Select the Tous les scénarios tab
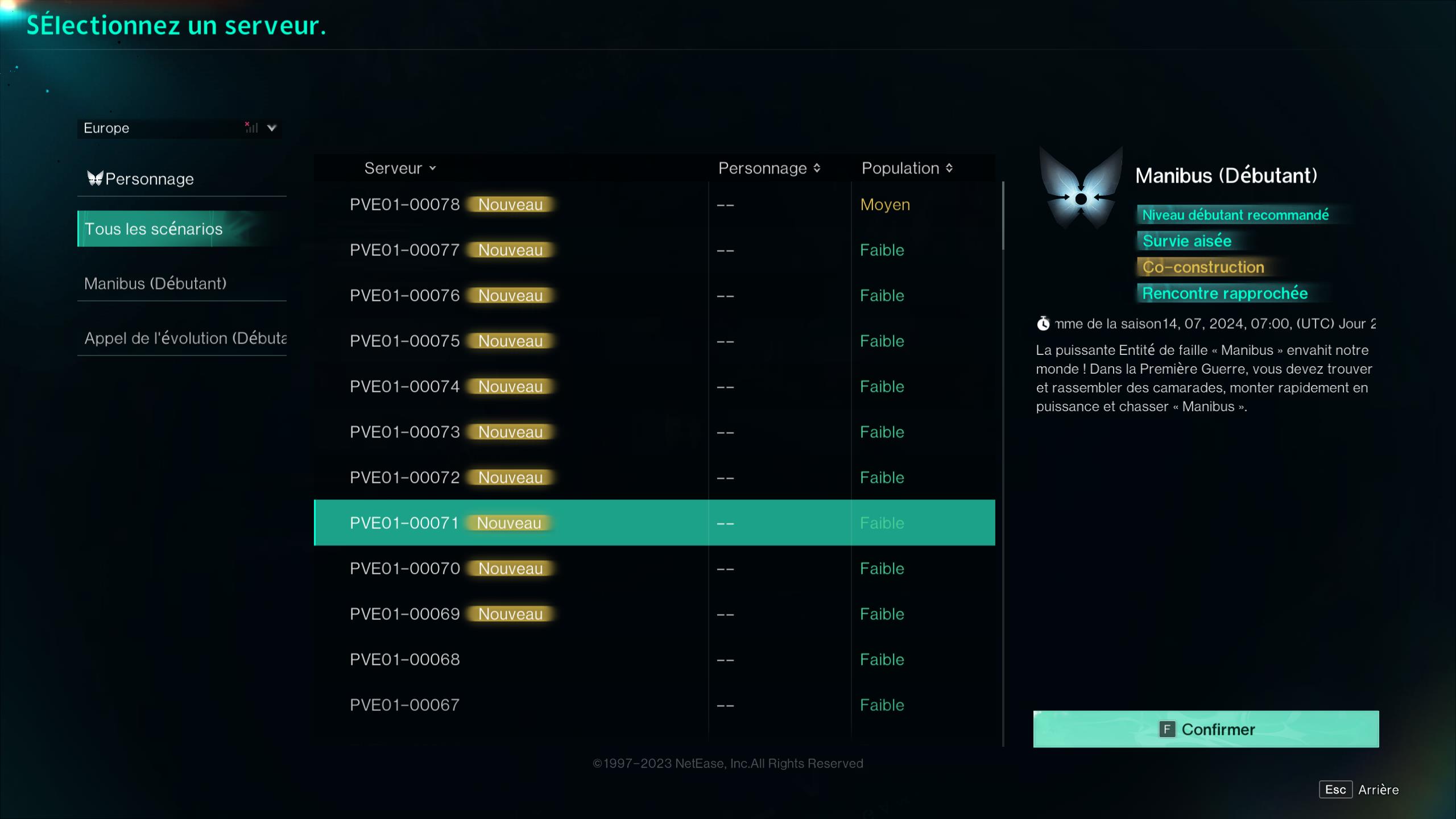Screen dimensions: 1456x819 coord(154,229)
